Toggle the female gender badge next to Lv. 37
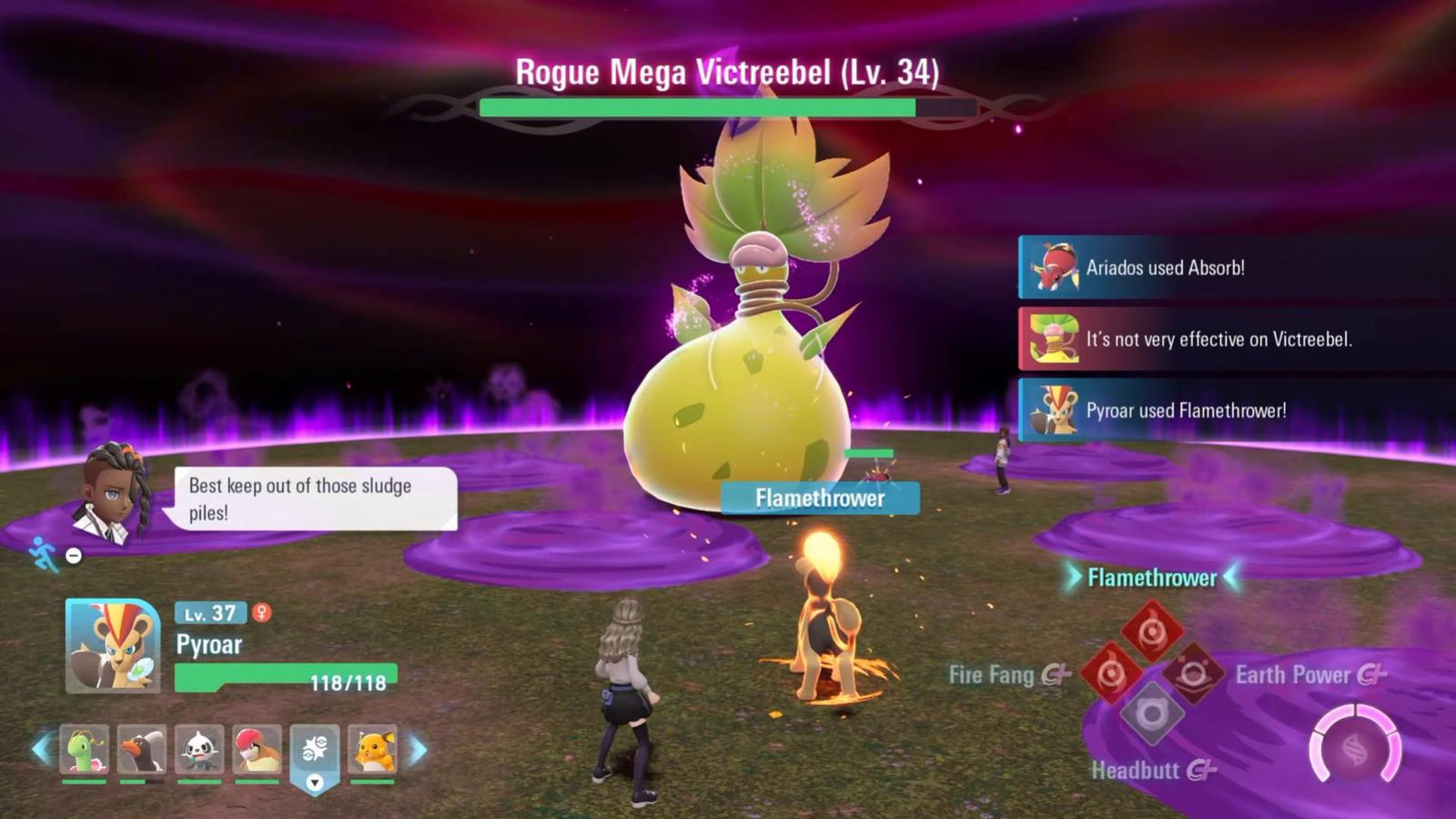 coord(263,614)
